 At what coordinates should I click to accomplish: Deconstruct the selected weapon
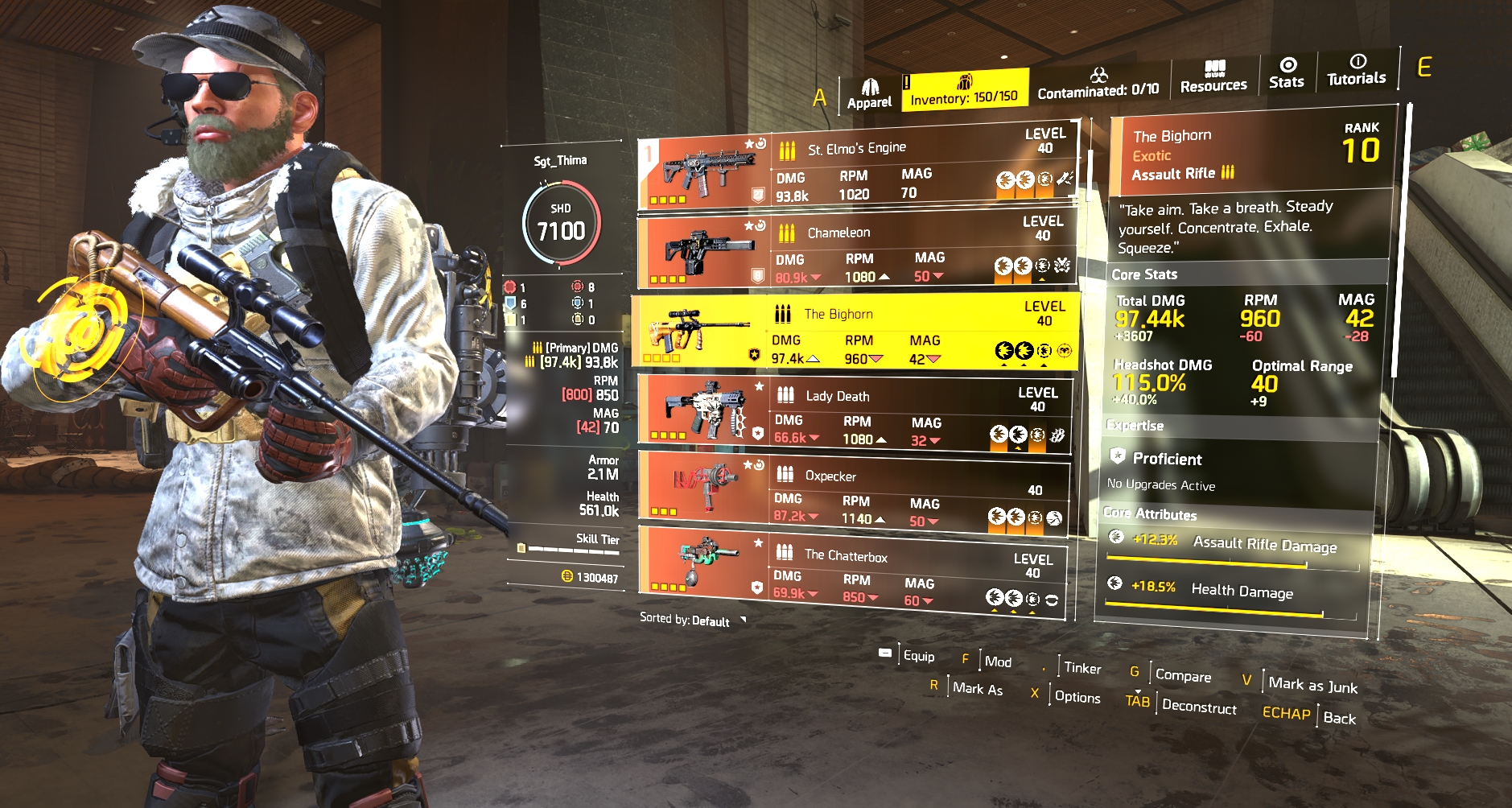1198,707
